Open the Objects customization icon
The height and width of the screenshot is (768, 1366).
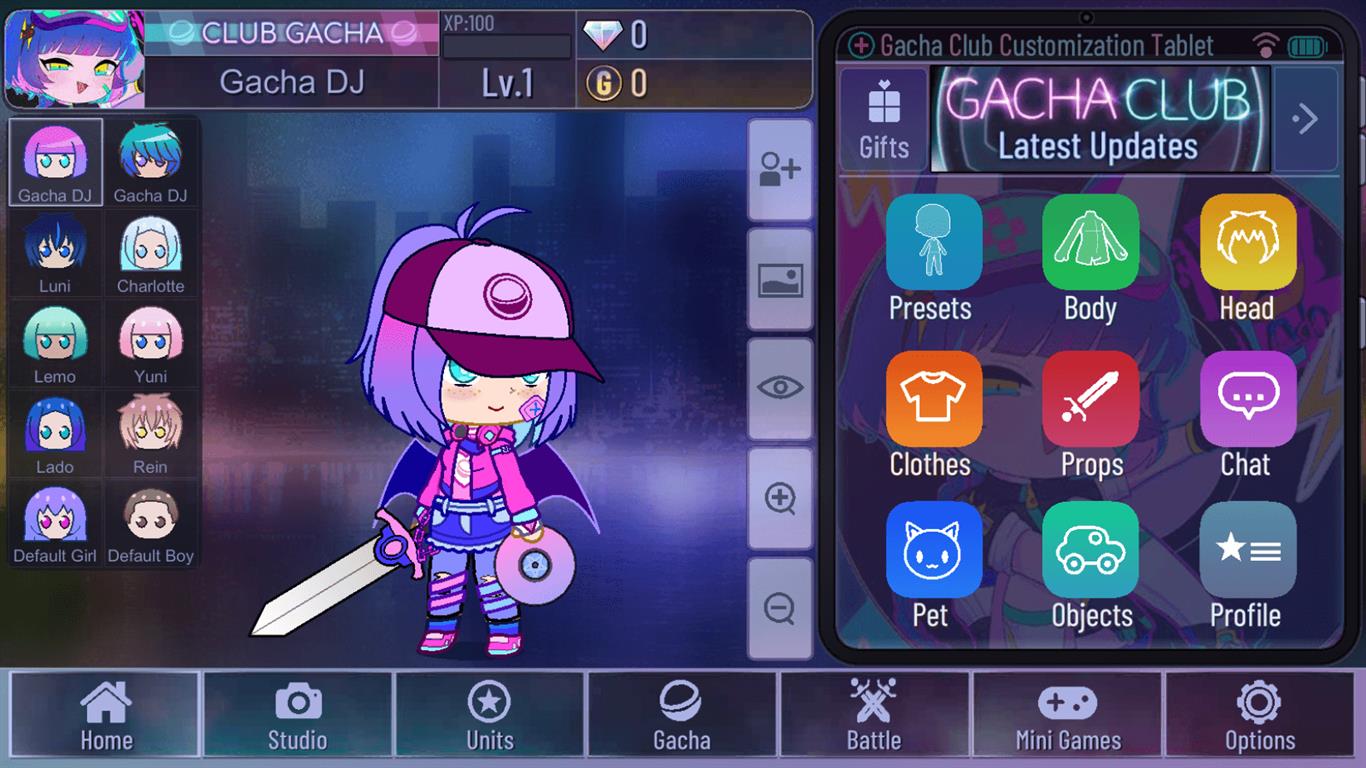pyautogui.click(x=1089, y=549)
